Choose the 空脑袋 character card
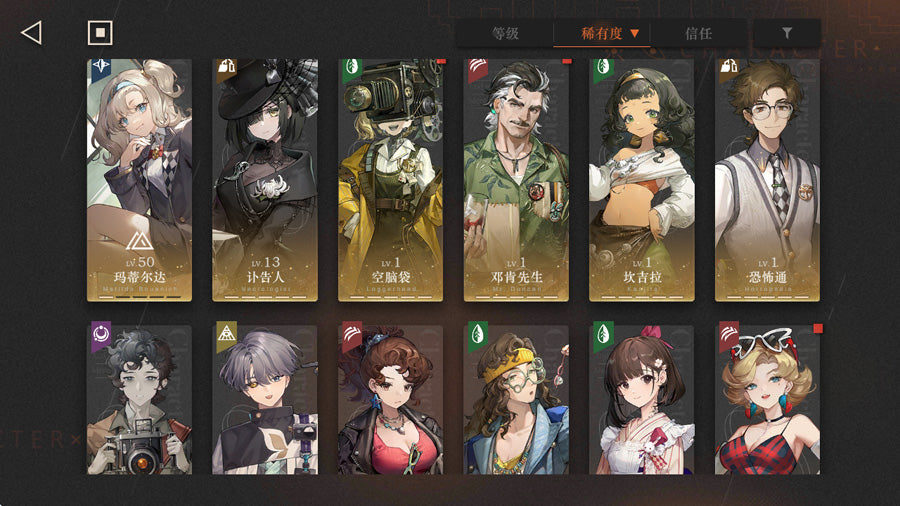This screenshot has height=506, width=900. point(391,180)
